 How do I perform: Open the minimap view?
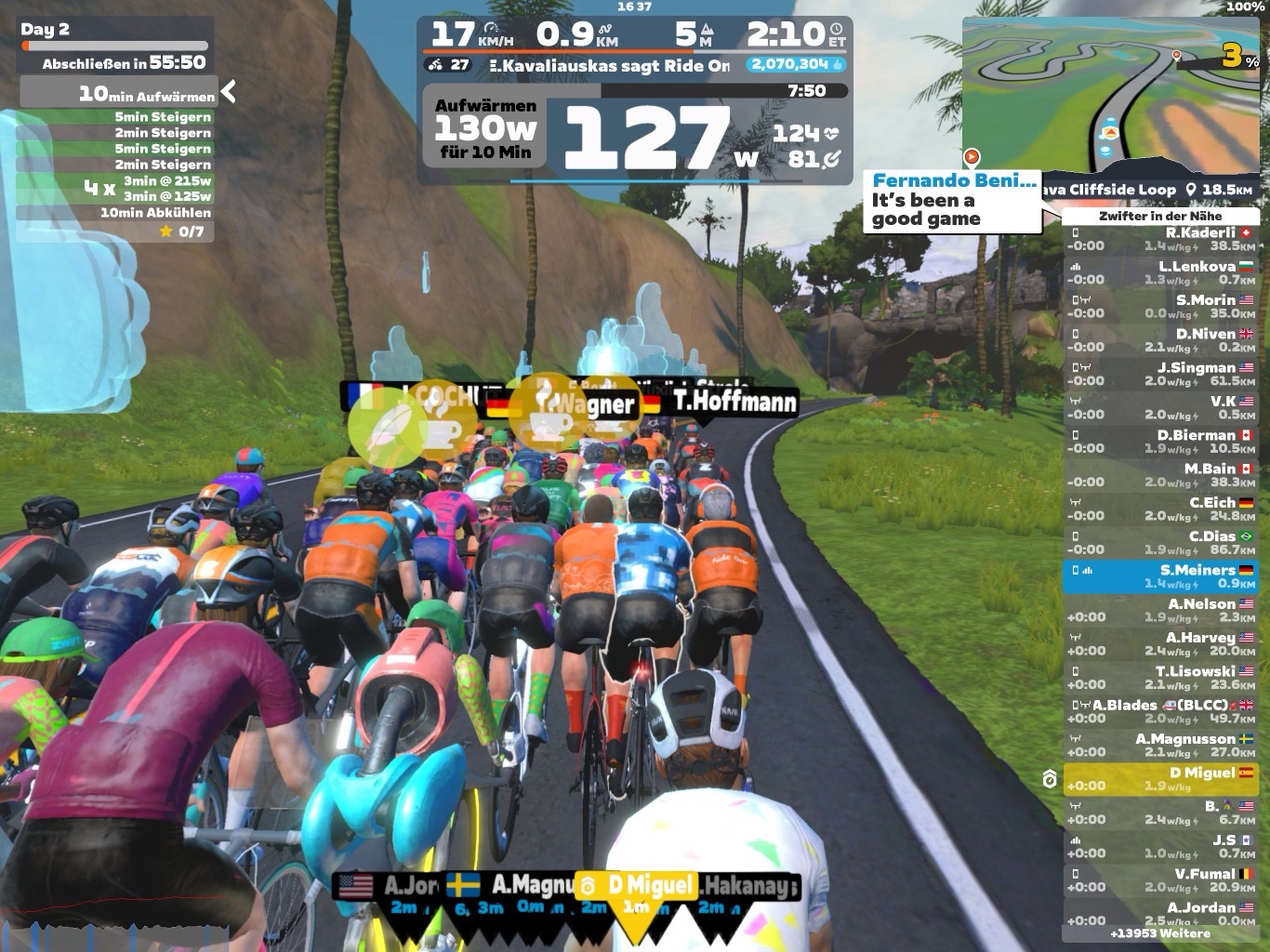[x=1110, y=91]
